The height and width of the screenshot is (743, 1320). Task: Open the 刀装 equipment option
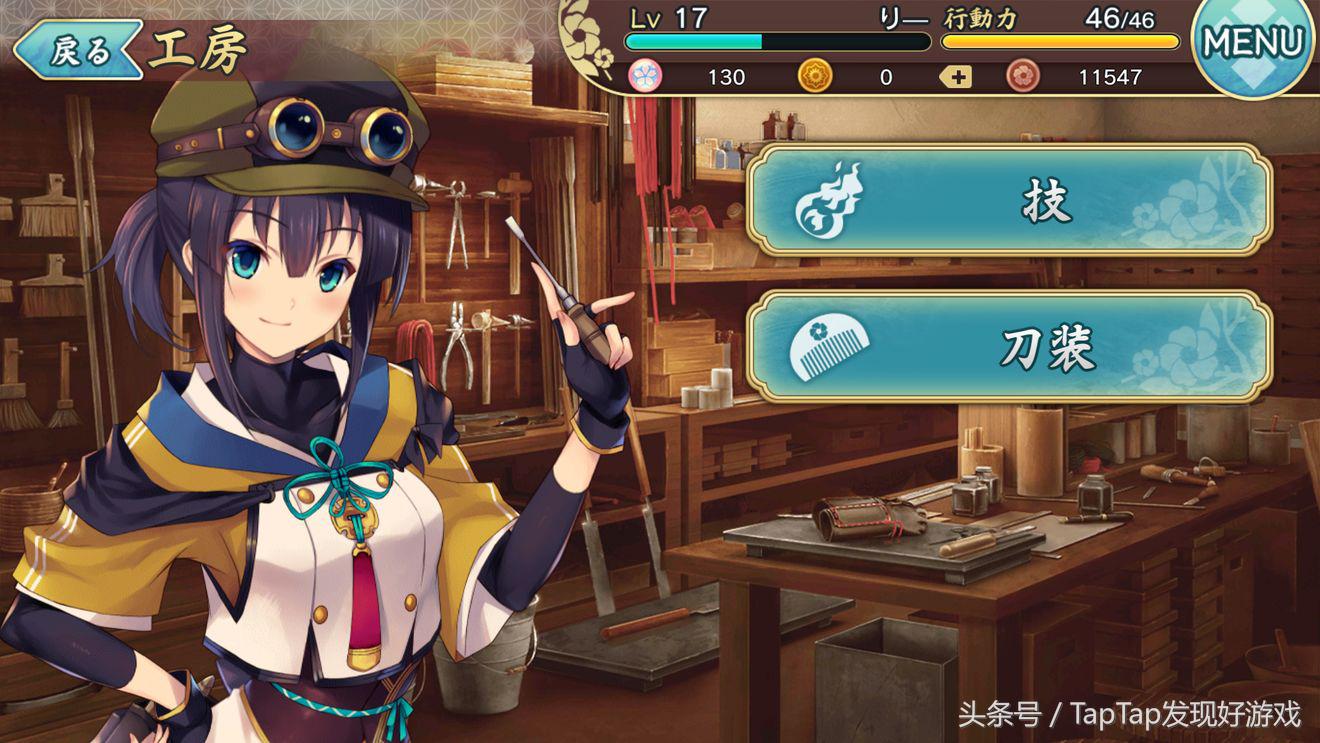coord(1009,346)
